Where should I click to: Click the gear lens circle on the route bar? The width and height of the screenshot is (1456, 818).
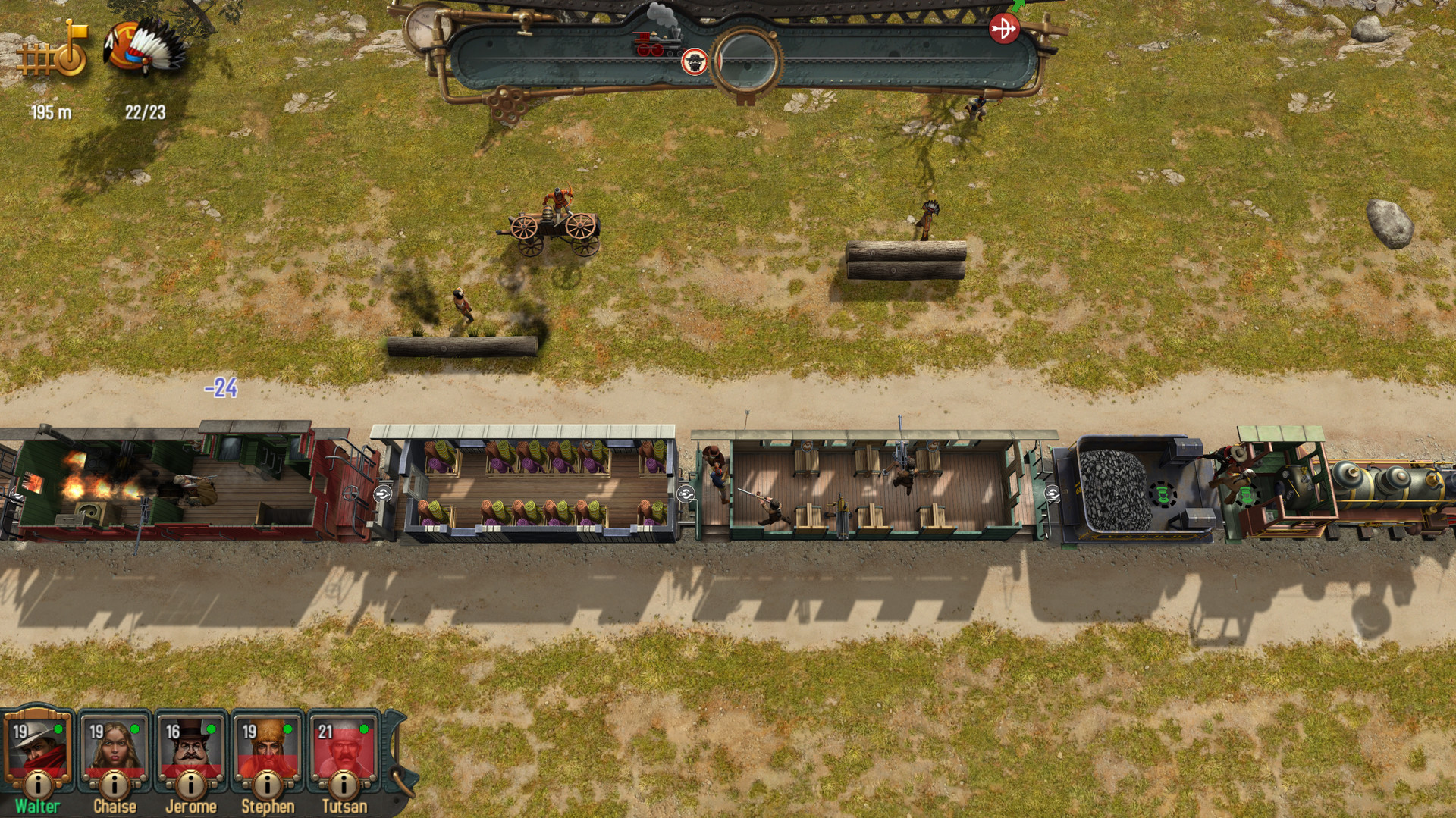(x=745, y=58)
